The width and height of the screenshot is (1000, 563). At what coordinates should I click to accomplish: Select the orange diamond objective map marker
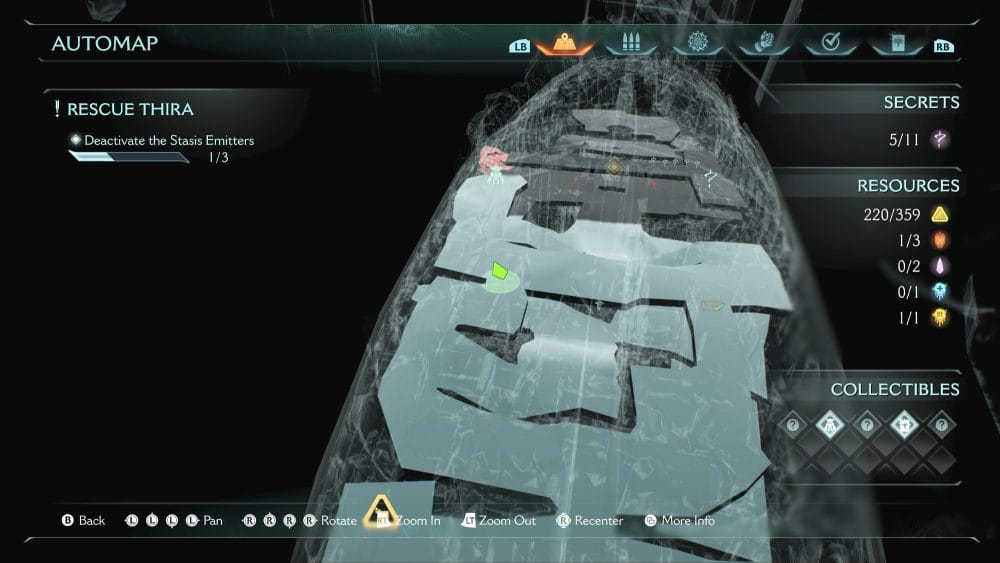[x=614, y=166]
